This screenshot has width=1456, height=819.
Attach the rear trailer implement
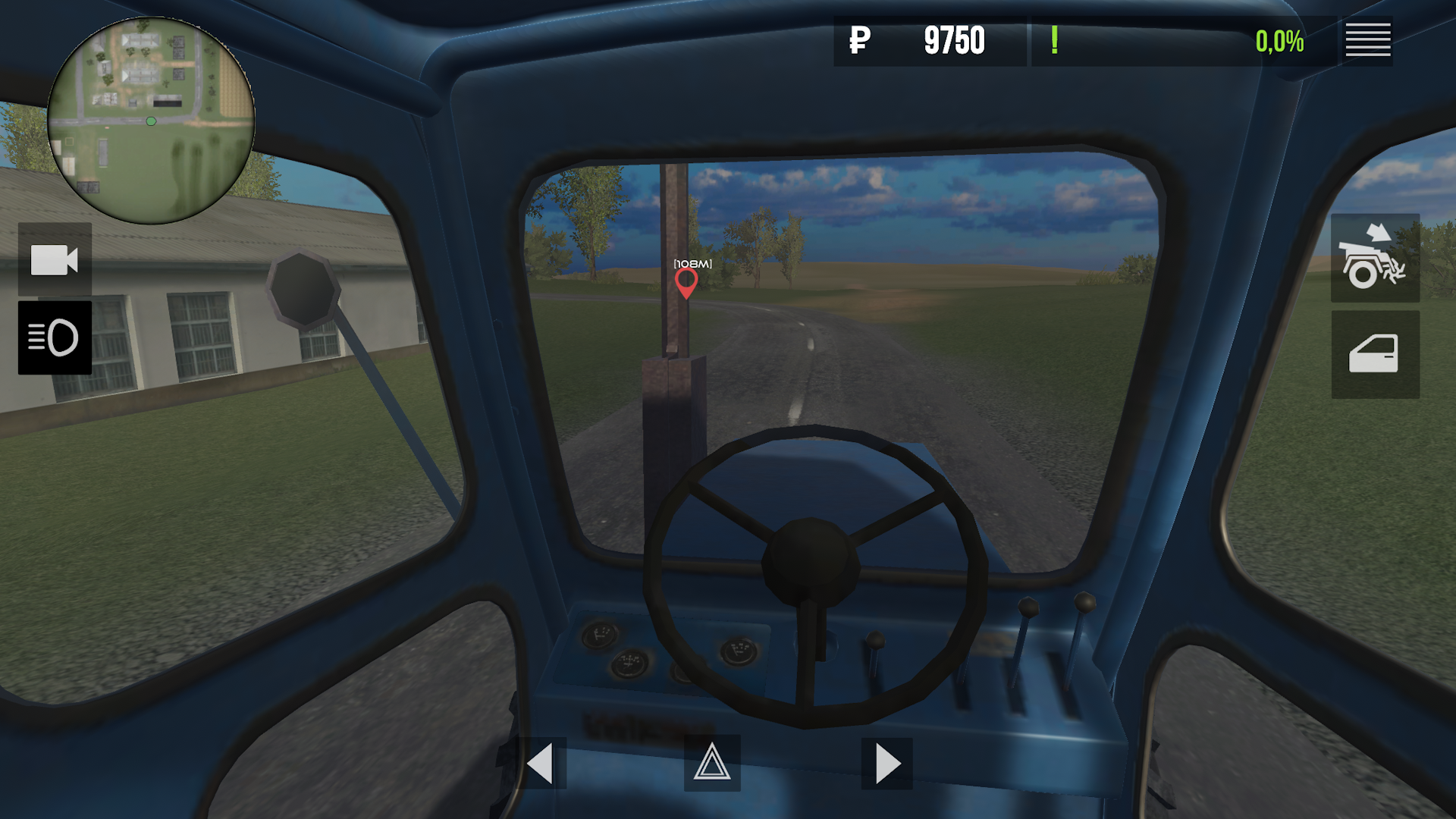[x=1375, y=259]
